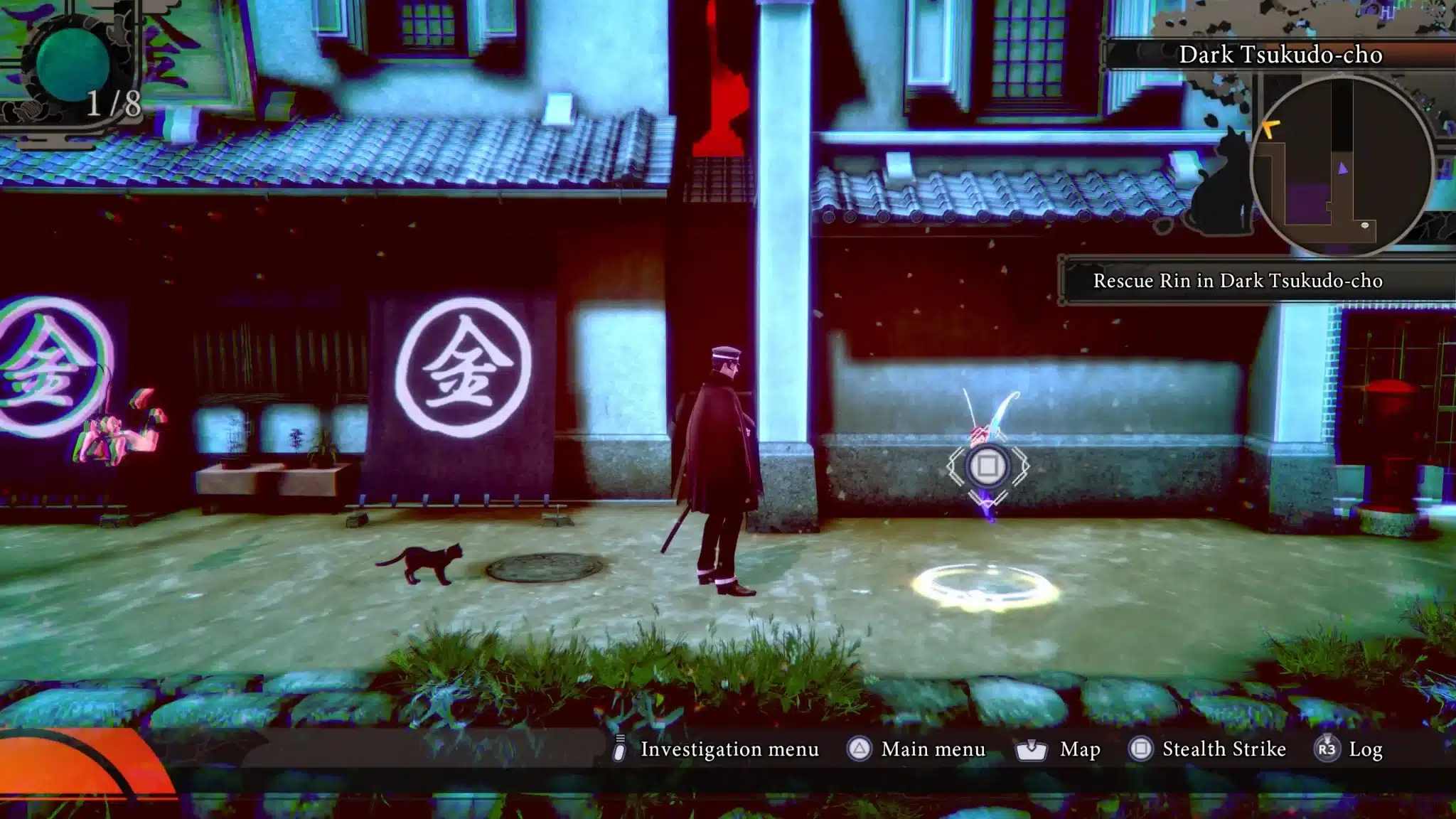The image size is (1456, 819).
Task: Click the Dark Tsukudo-cho location banner
Action: point(1280,55)
